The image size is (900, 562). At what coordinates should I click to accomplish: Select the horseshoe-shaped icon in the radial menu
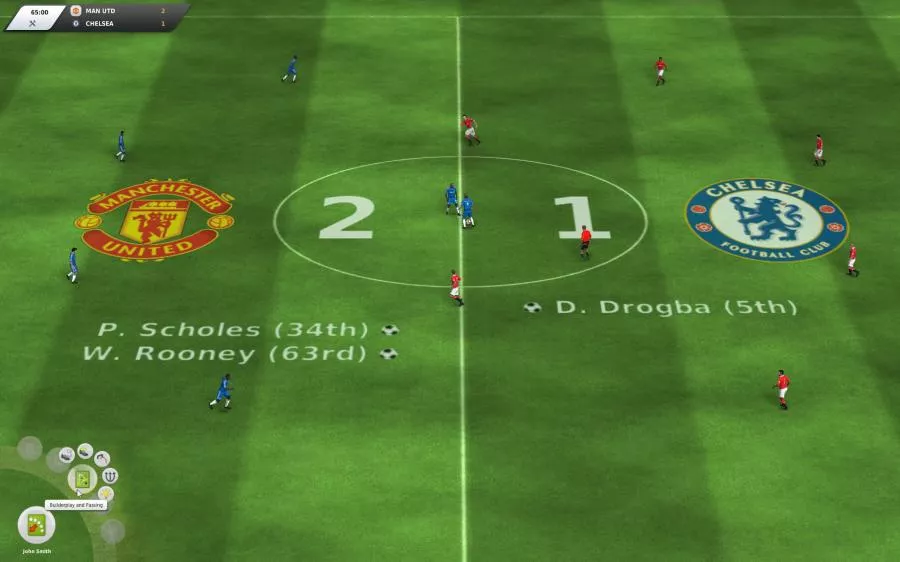pyautogui.click(x=110, y=475)
